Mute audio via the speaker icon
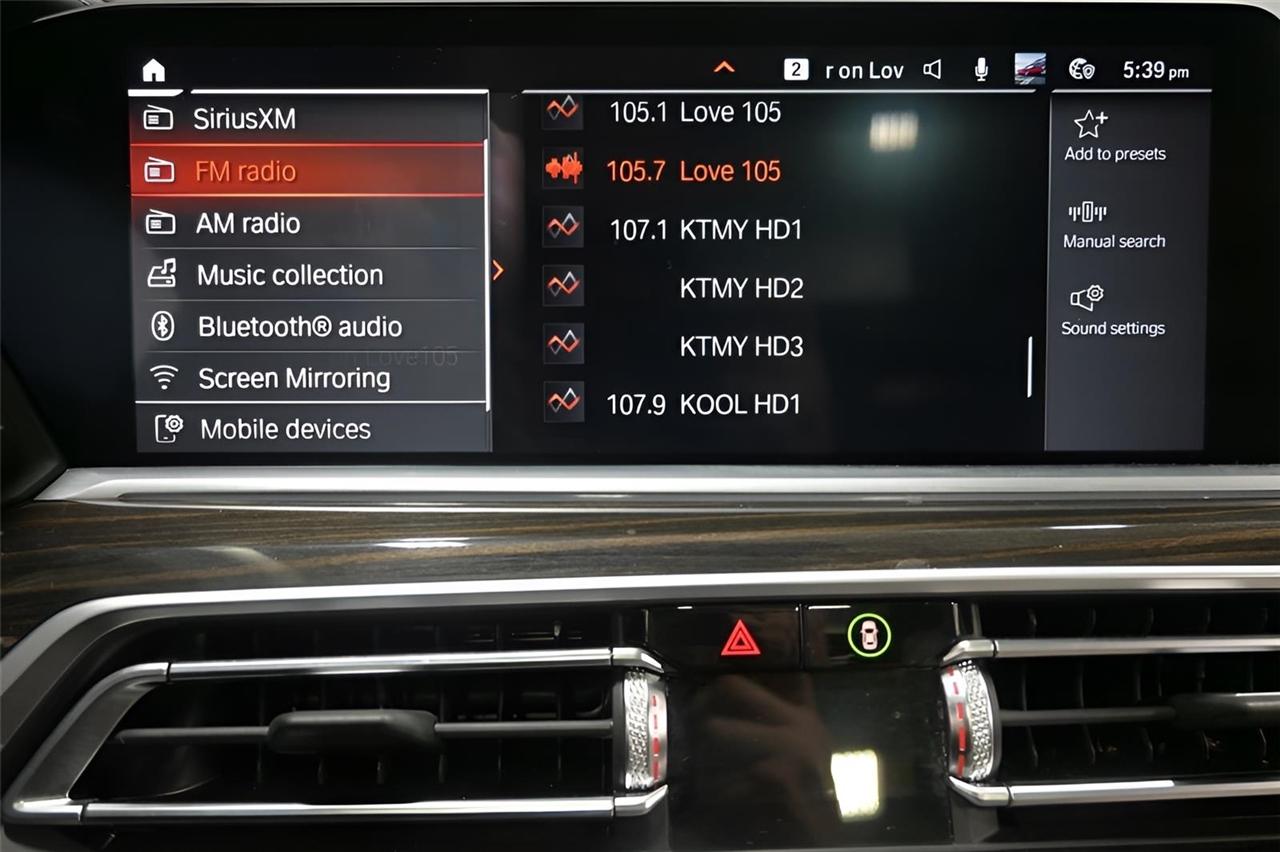The width and height of the screenshot is (1280, 852). 932,69
